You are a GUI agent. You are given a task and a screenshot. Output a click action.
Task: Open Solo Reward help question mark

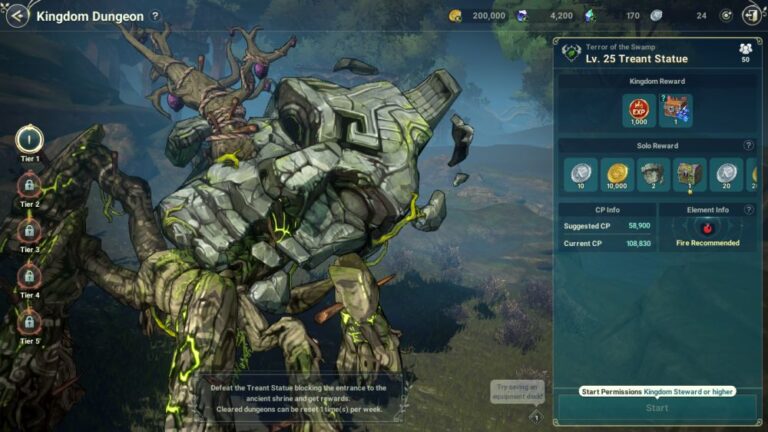749,146
